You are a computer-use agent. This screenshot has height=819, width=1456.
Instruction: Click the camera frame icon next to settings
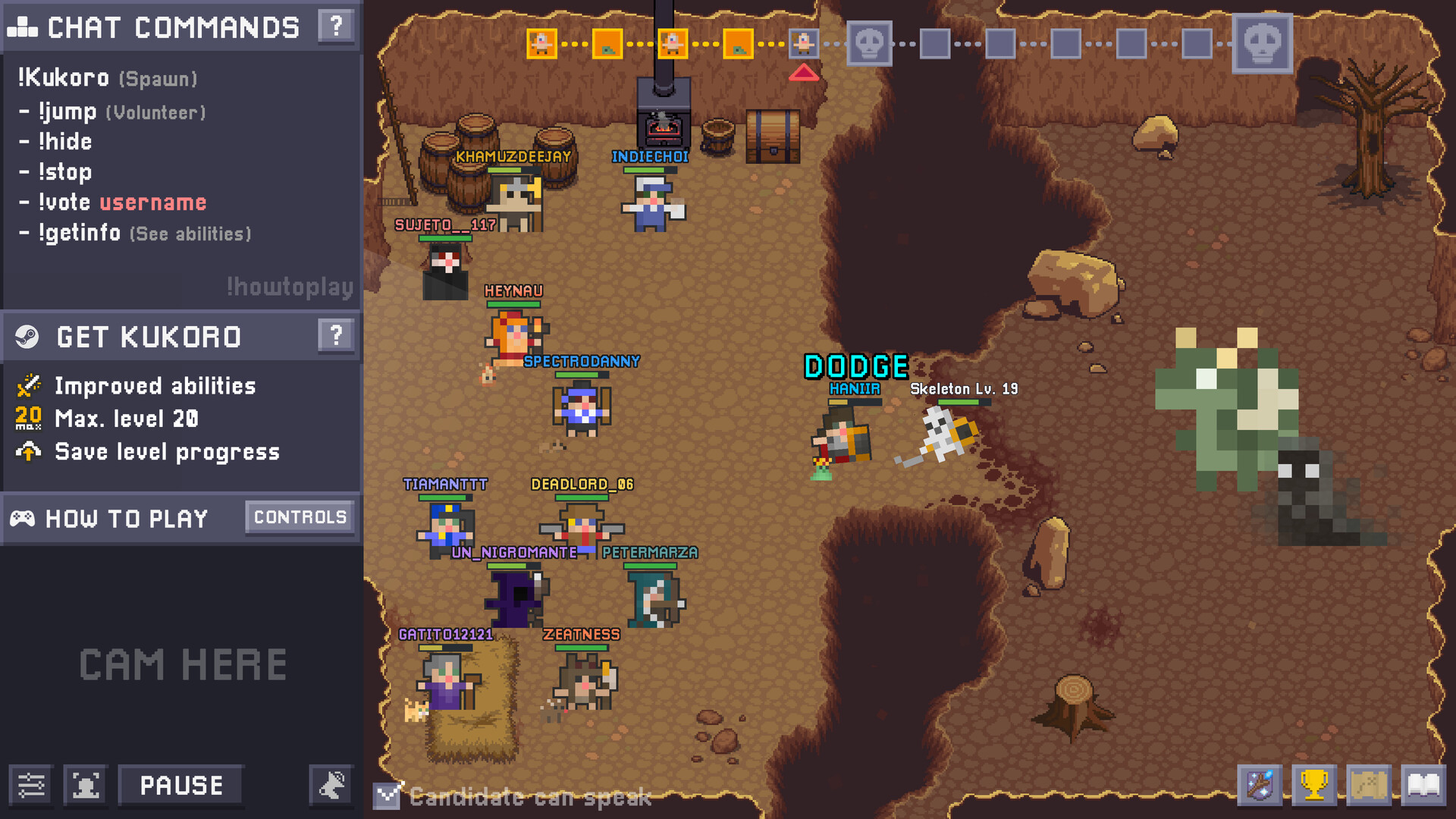tap(85, 785)
